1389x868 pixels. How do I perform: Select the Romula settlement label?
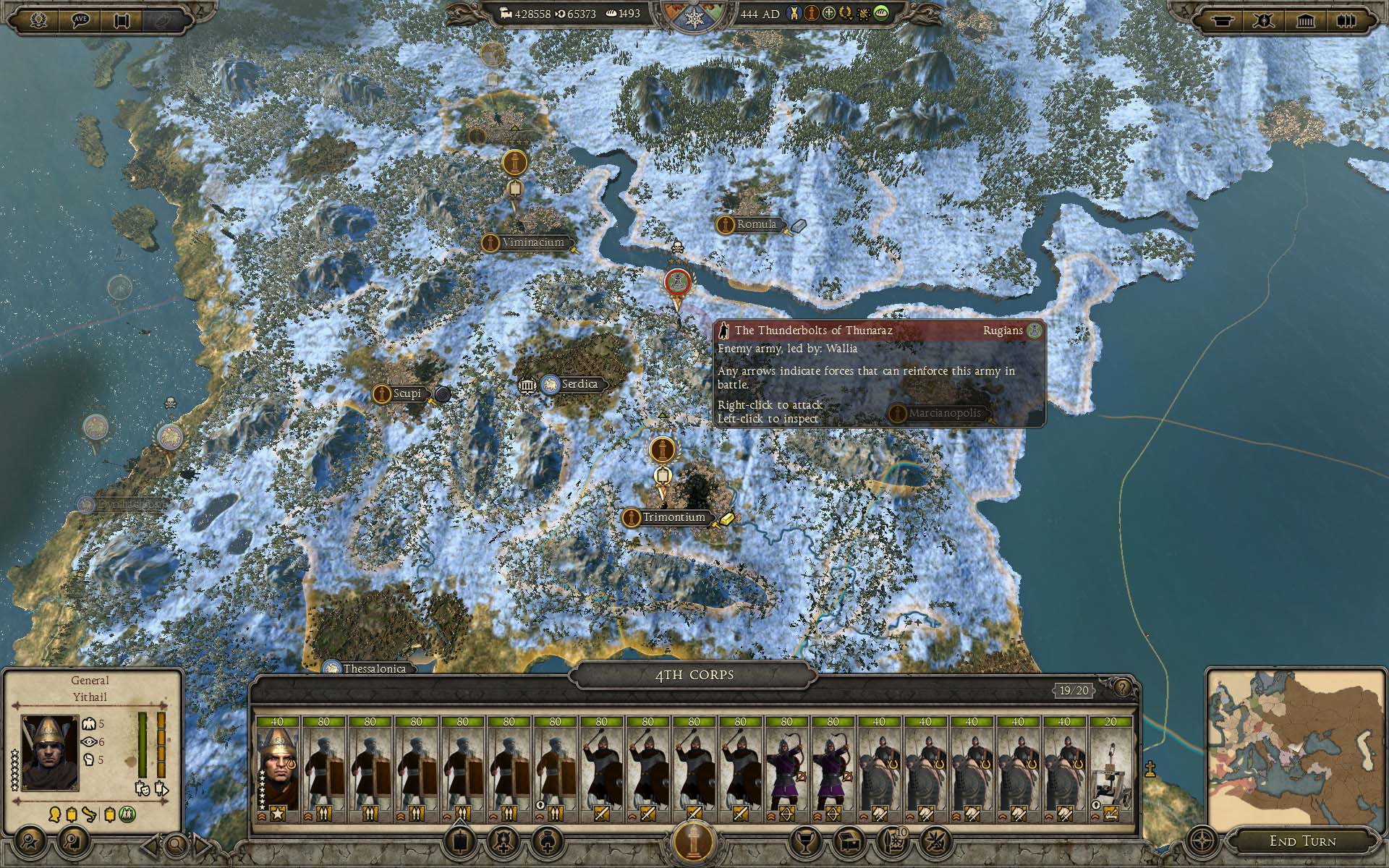pos(755,224)
